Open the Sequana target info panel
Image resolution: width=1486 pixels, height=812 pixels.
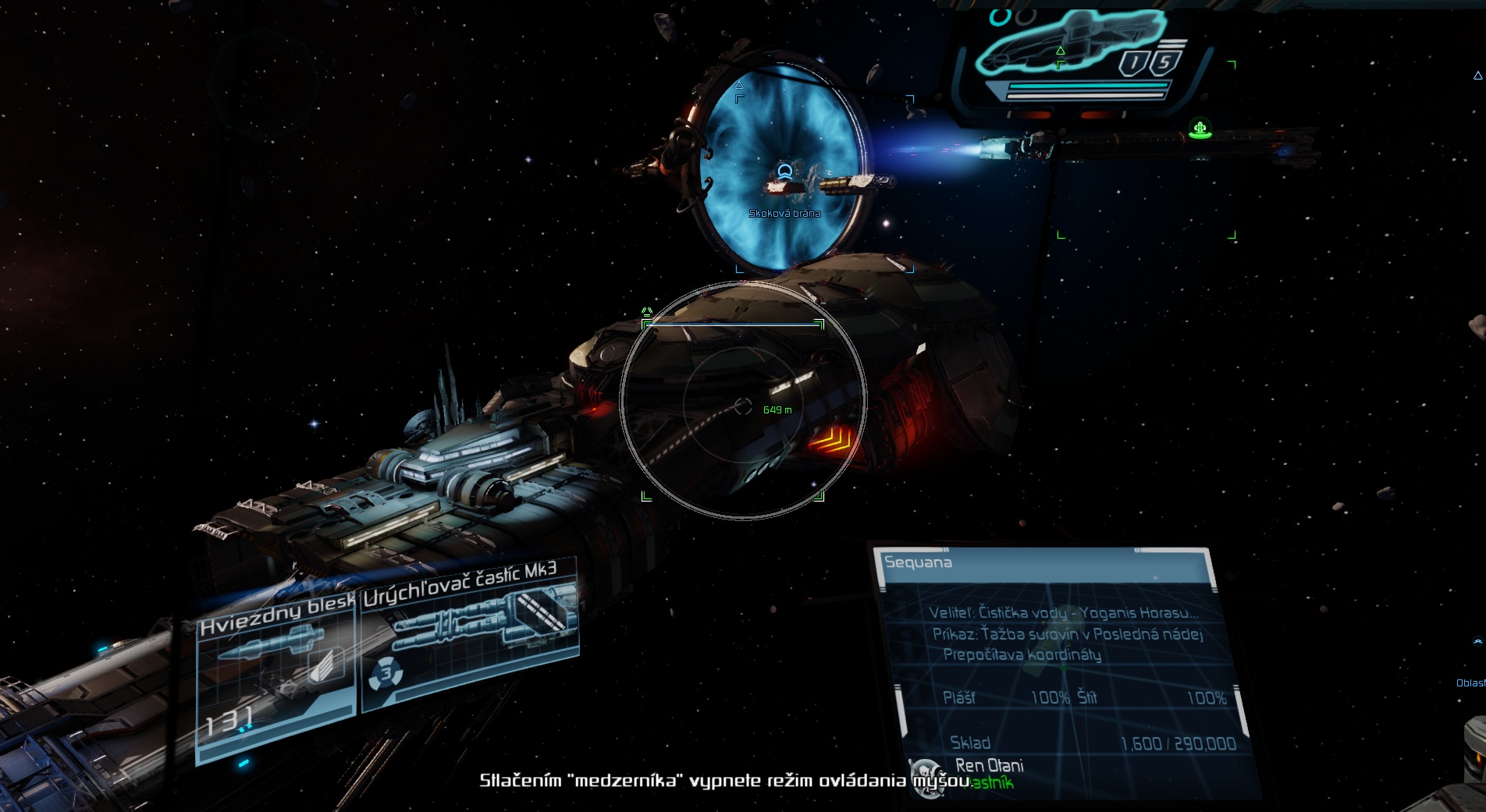coord(1046,563)
